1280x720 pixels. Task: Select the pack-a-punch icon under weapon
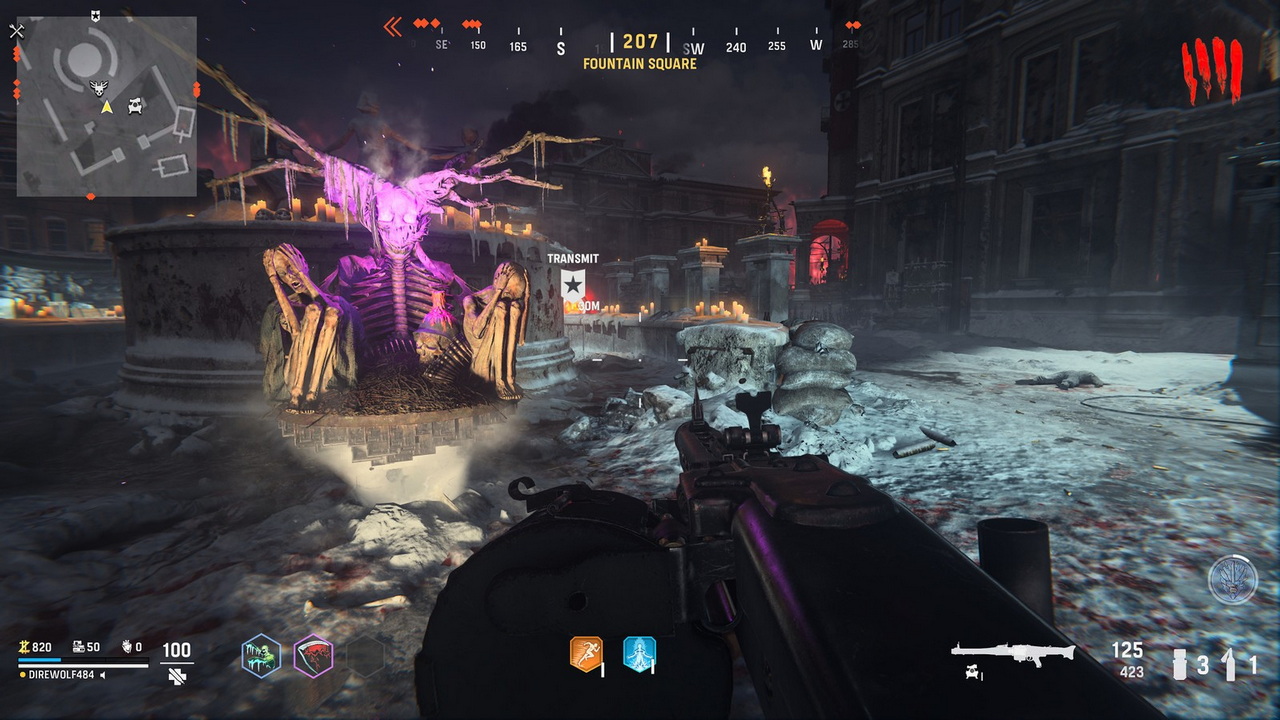(971, 674)
